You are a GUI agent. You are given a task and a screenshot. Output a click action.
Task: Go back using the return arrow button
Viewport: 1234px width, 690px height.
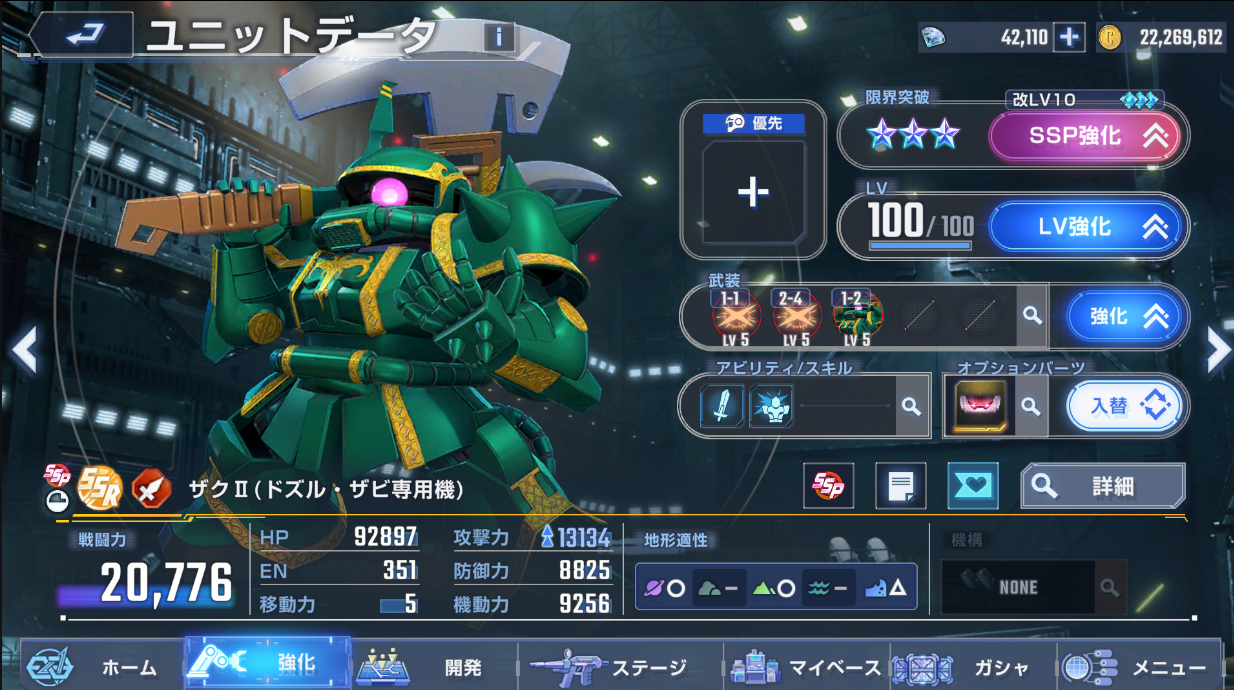coord(80,36)
